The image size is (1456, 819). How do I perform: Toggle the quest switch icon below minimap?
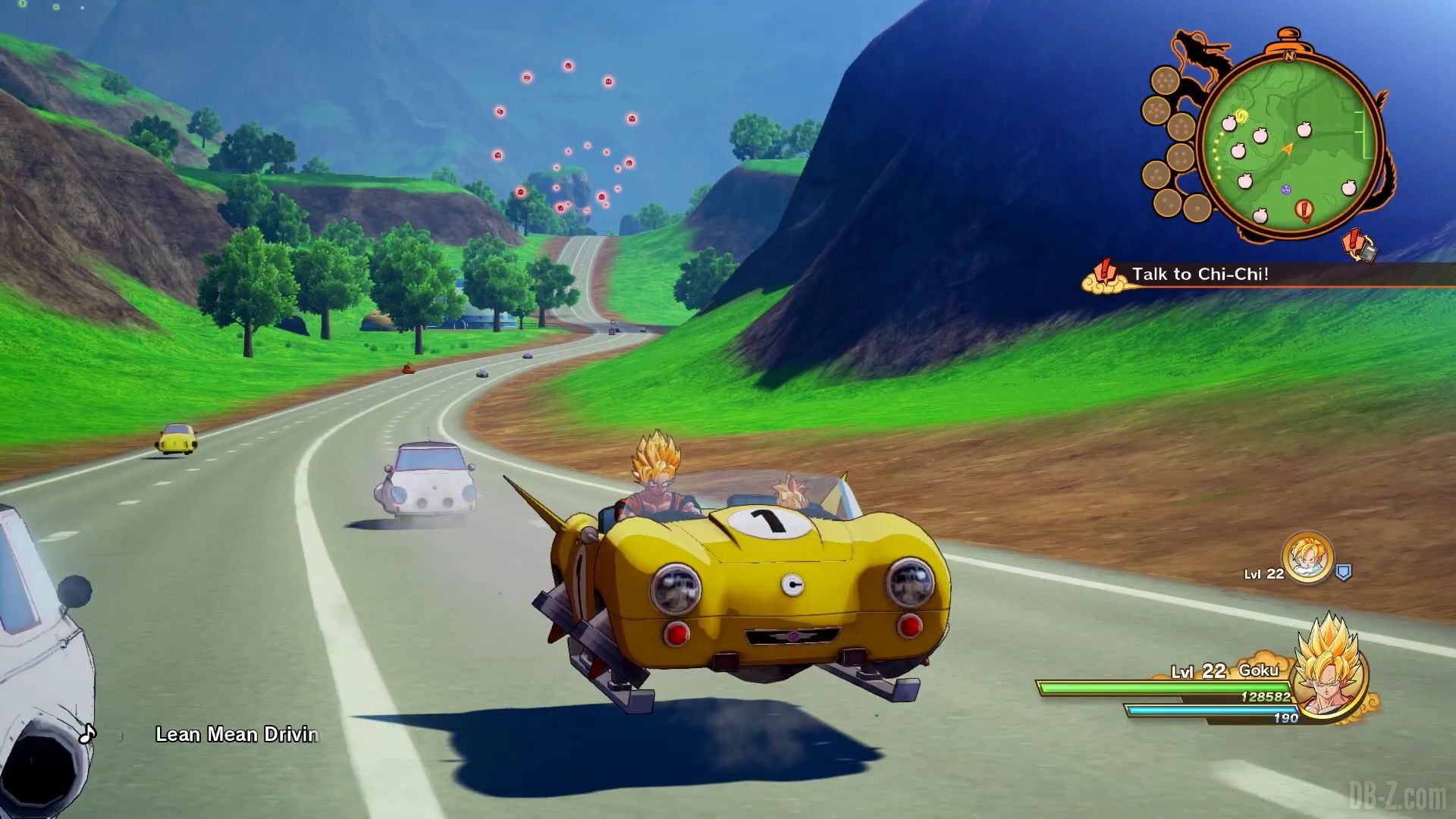point(1360,246)
